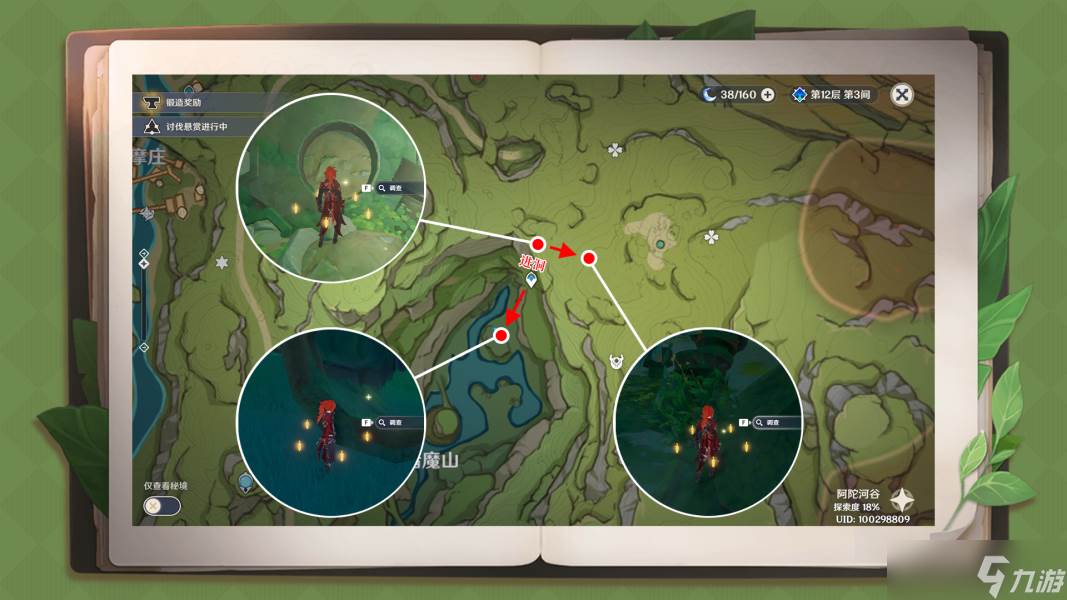Click the map zoom-in button on the slider
Image resolution: width=1067 pixels, height=600 pixels.
pos(144,252)
